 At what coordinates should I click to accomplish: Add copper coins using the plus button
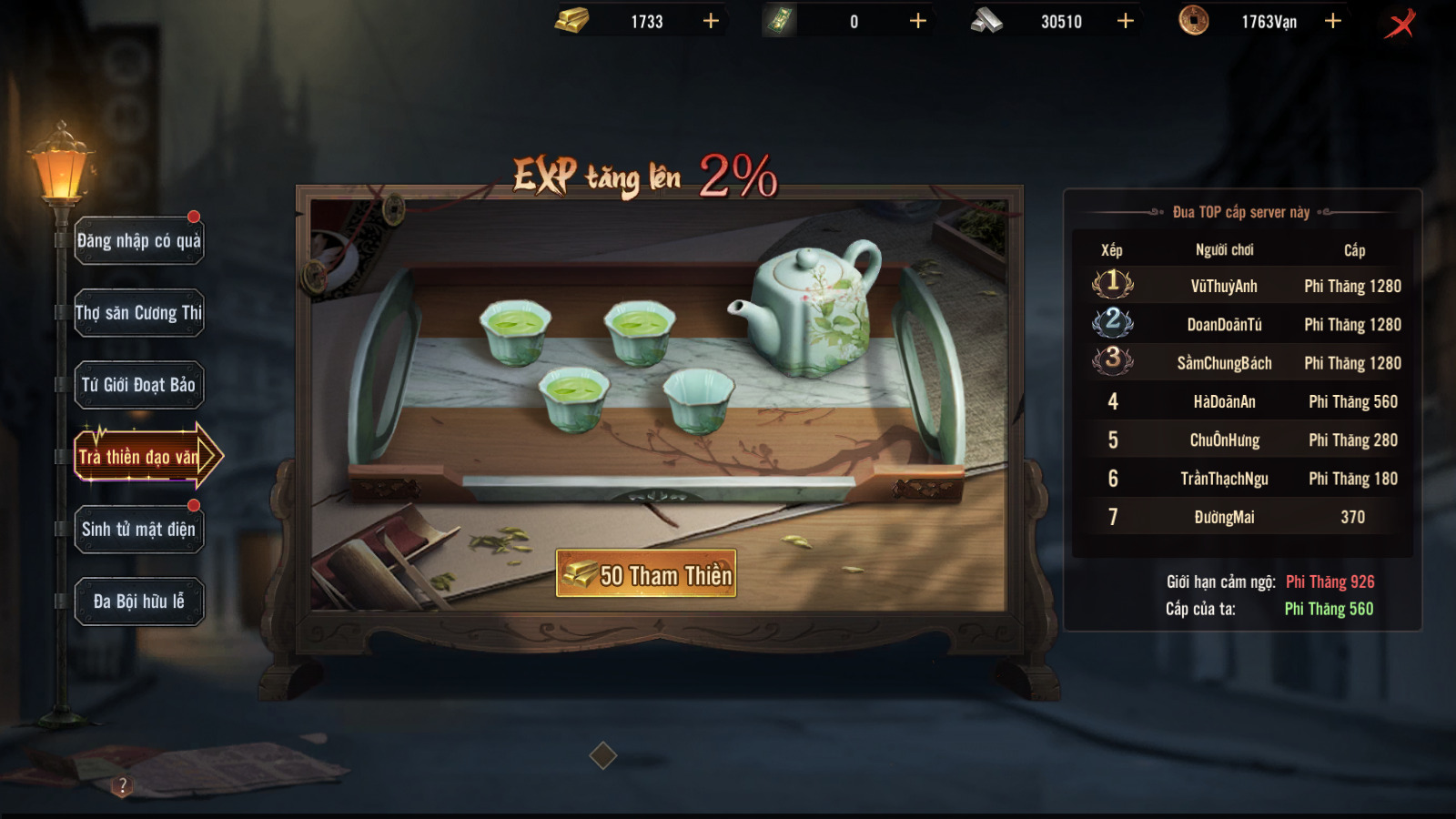click(1333, 21)
